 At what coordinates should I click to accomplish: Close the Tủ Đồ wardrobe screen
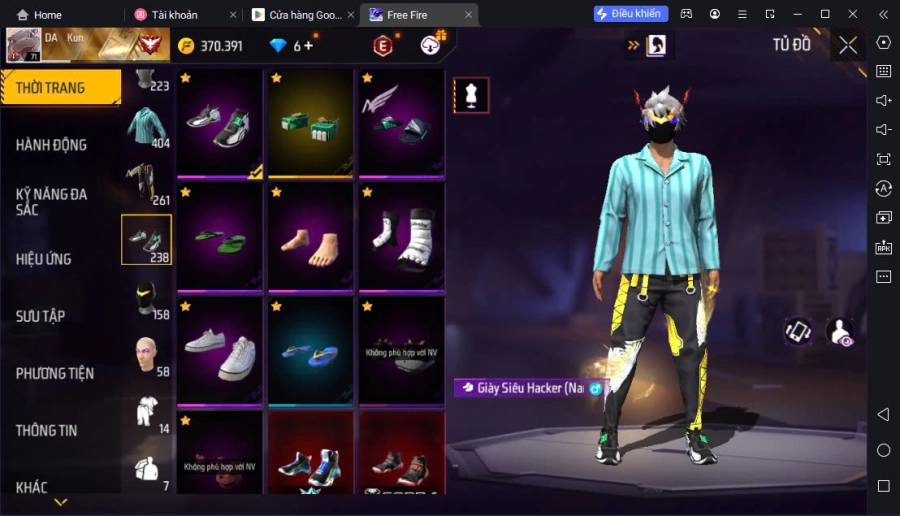tap(848, 45)
